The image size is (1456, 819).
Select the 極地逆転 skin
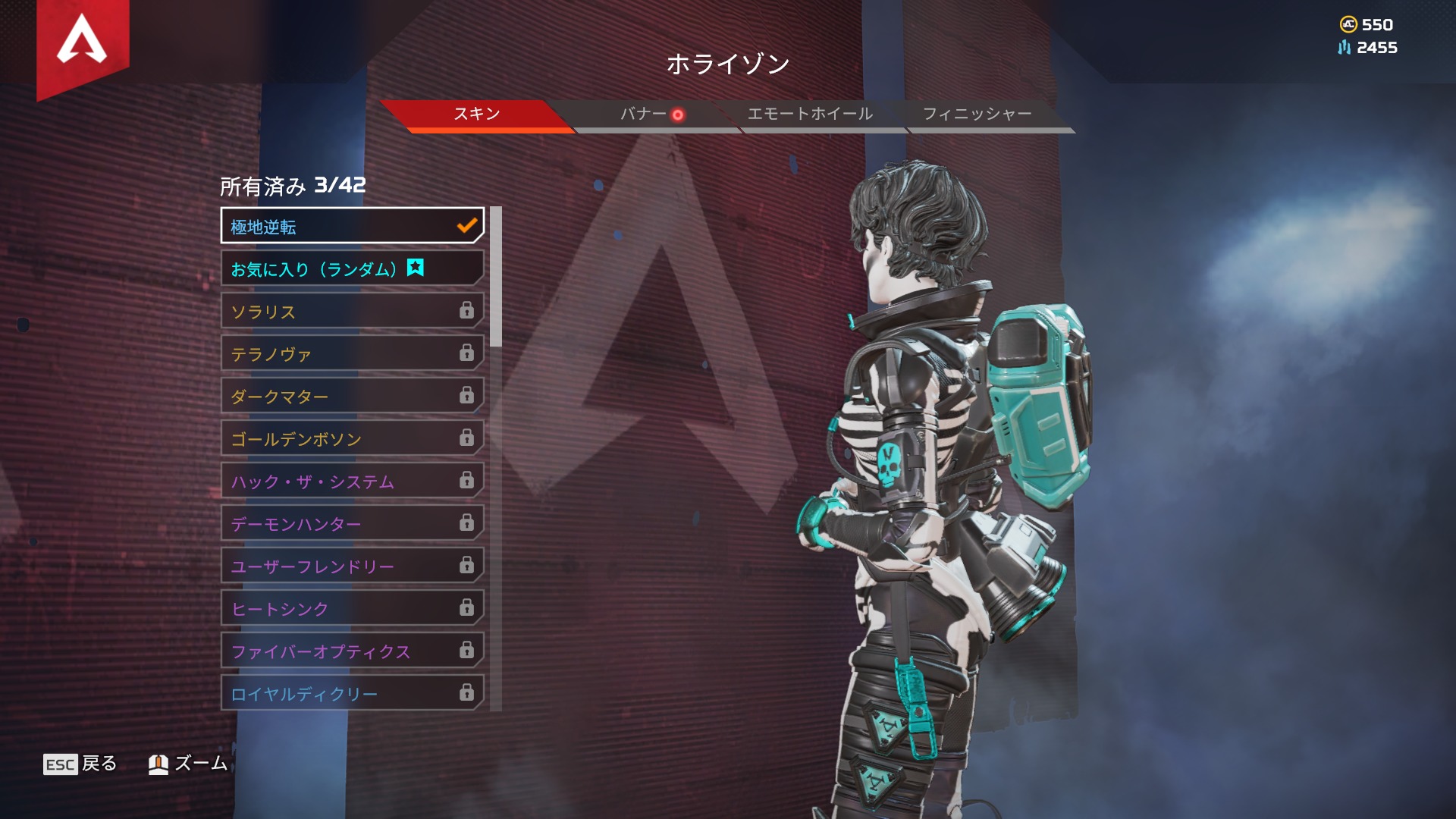point(352,226)
